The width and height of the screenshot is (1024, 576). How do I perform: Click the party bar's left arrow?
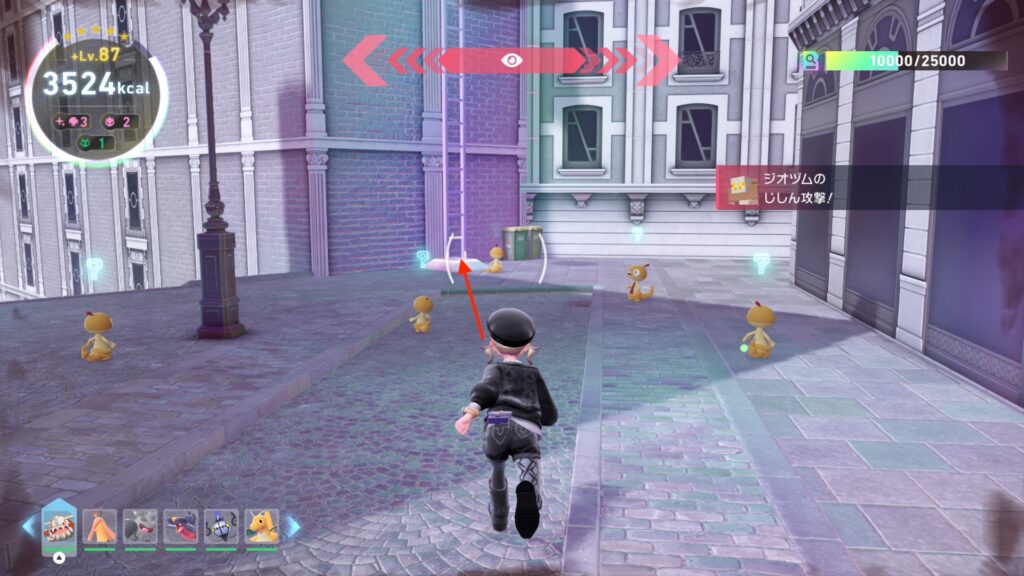[28, 527]
